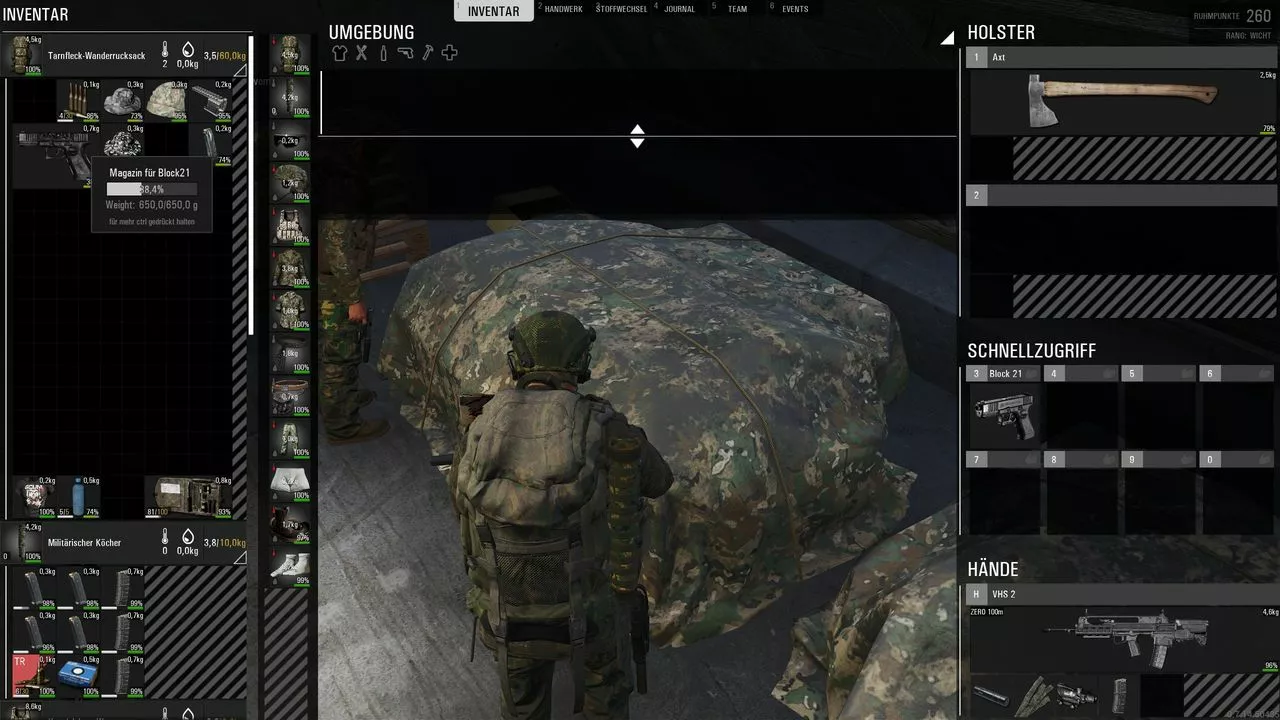Screen dimensions: 1280x720
Task: Switch to the Handwerk tab
Action: coord(569,9)
